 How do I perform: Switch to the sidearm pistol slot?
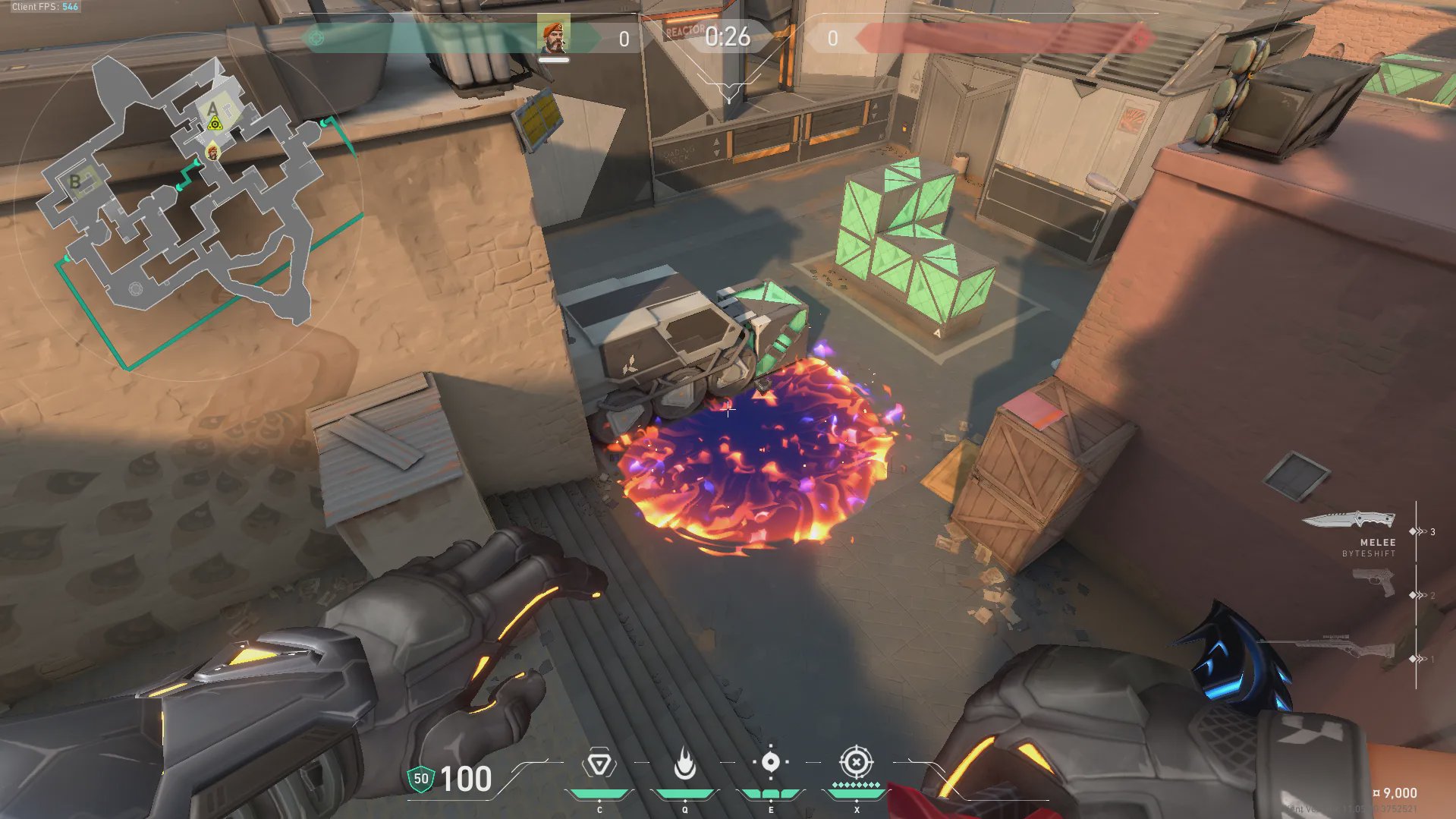[1373, 583]
